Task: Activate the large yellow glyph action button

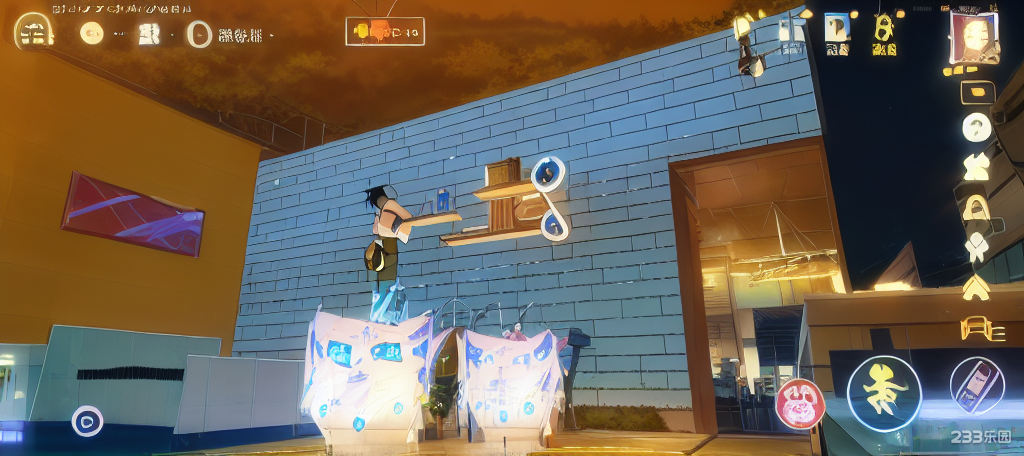Action: click(x=884, y=393)
